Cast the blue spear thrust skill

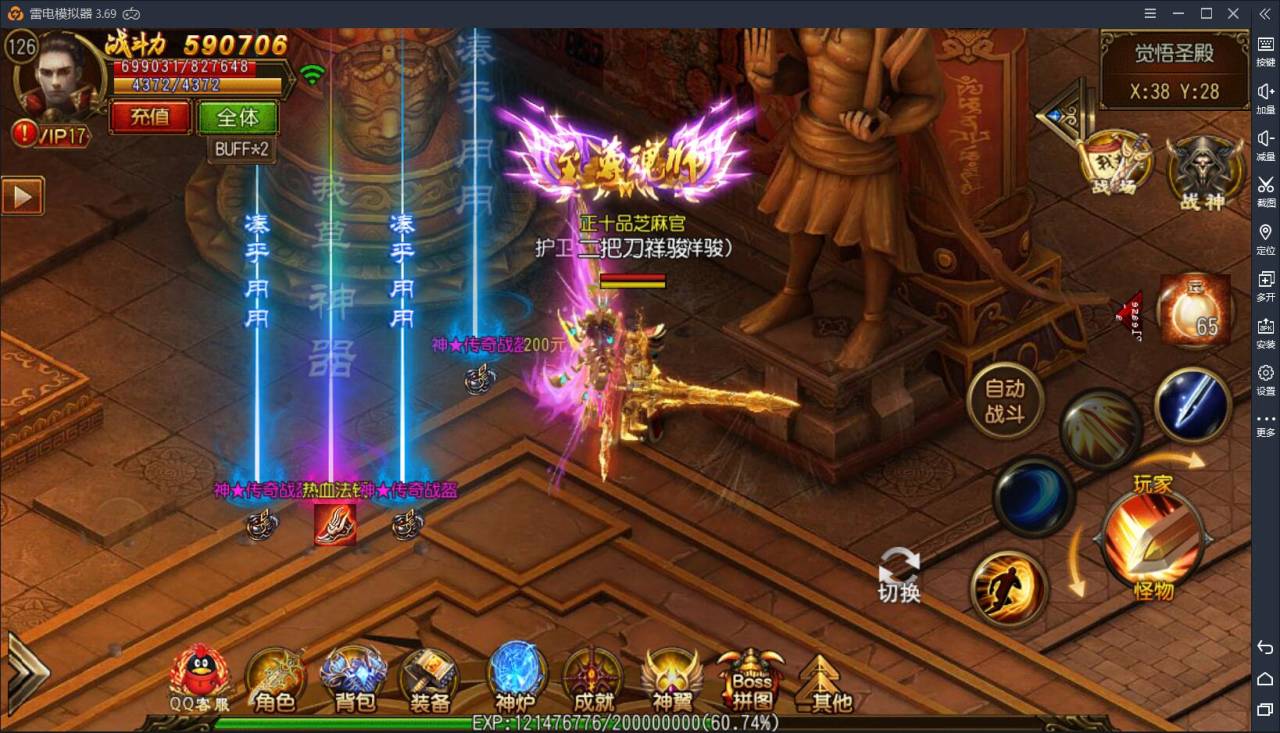[1192, 405]
